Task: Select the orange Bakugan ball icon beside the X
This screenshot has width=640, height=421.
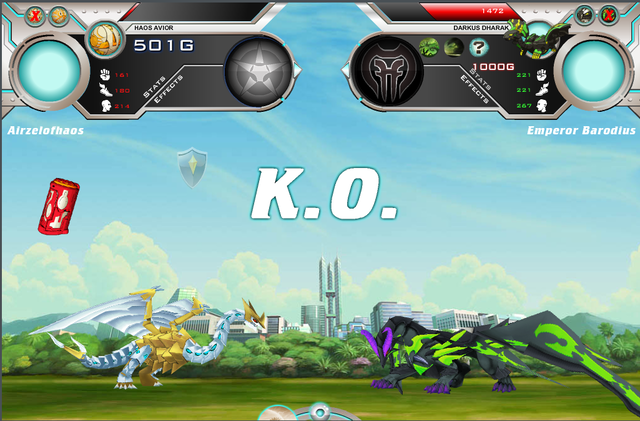Action: pos(59,15)
